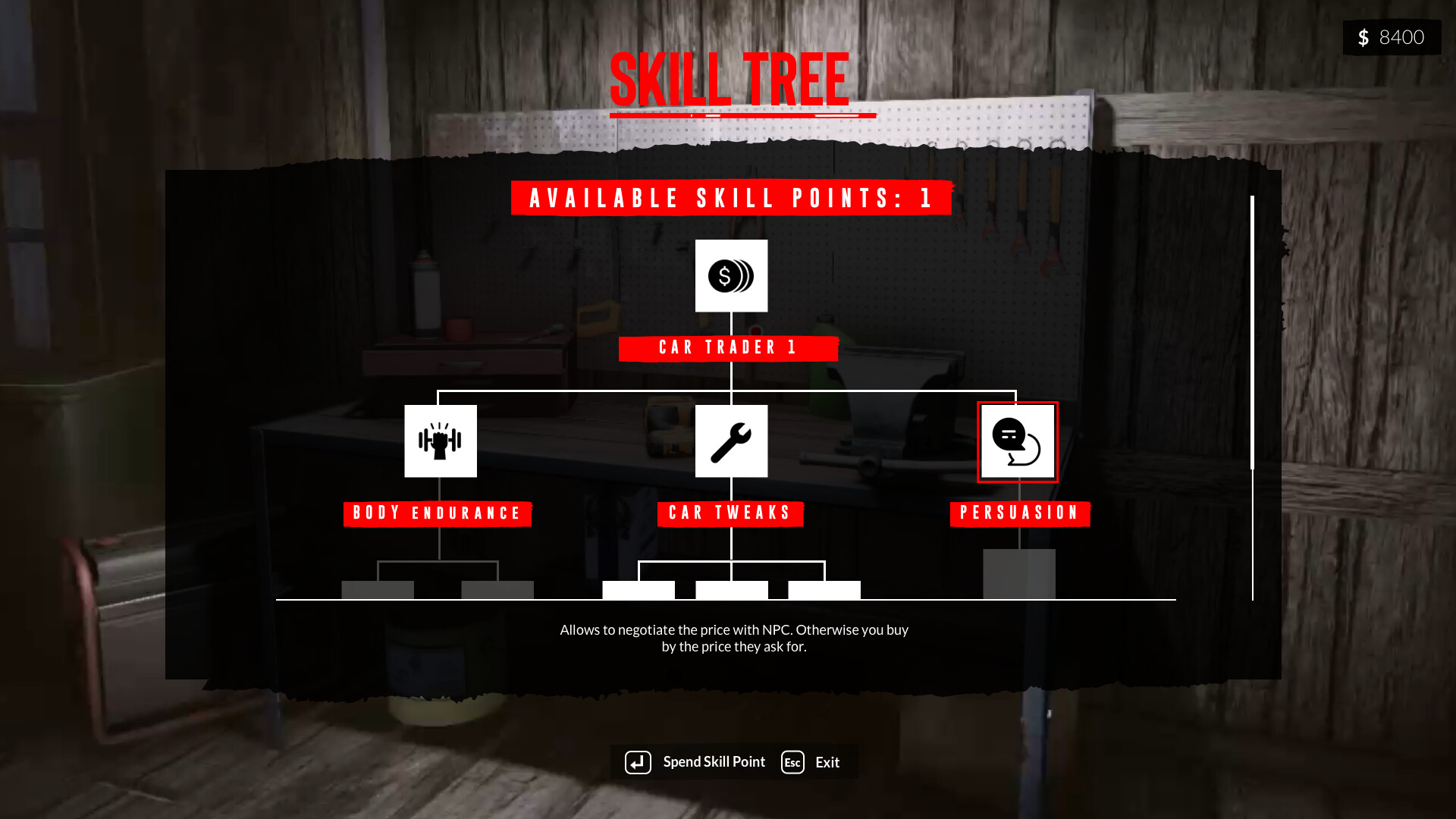Select the Car Trader 1 coin icon
The image size is (1456, 819).
point(730,276)
